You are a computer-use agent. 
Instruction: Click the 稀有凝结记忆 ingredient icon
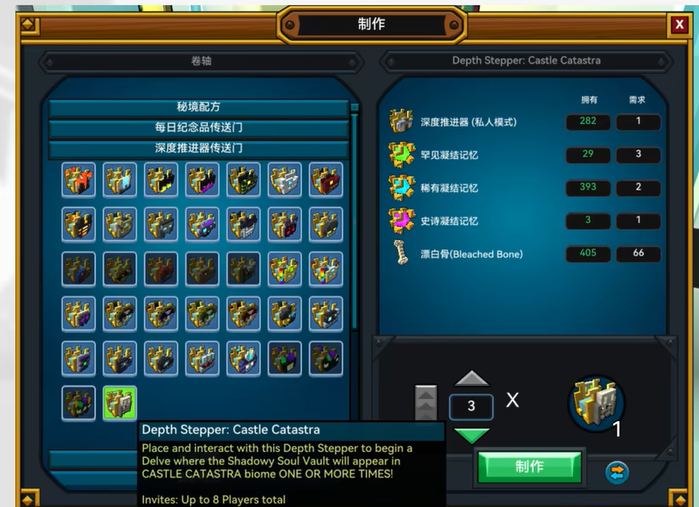pyautogui.click(x=402, y=188)
